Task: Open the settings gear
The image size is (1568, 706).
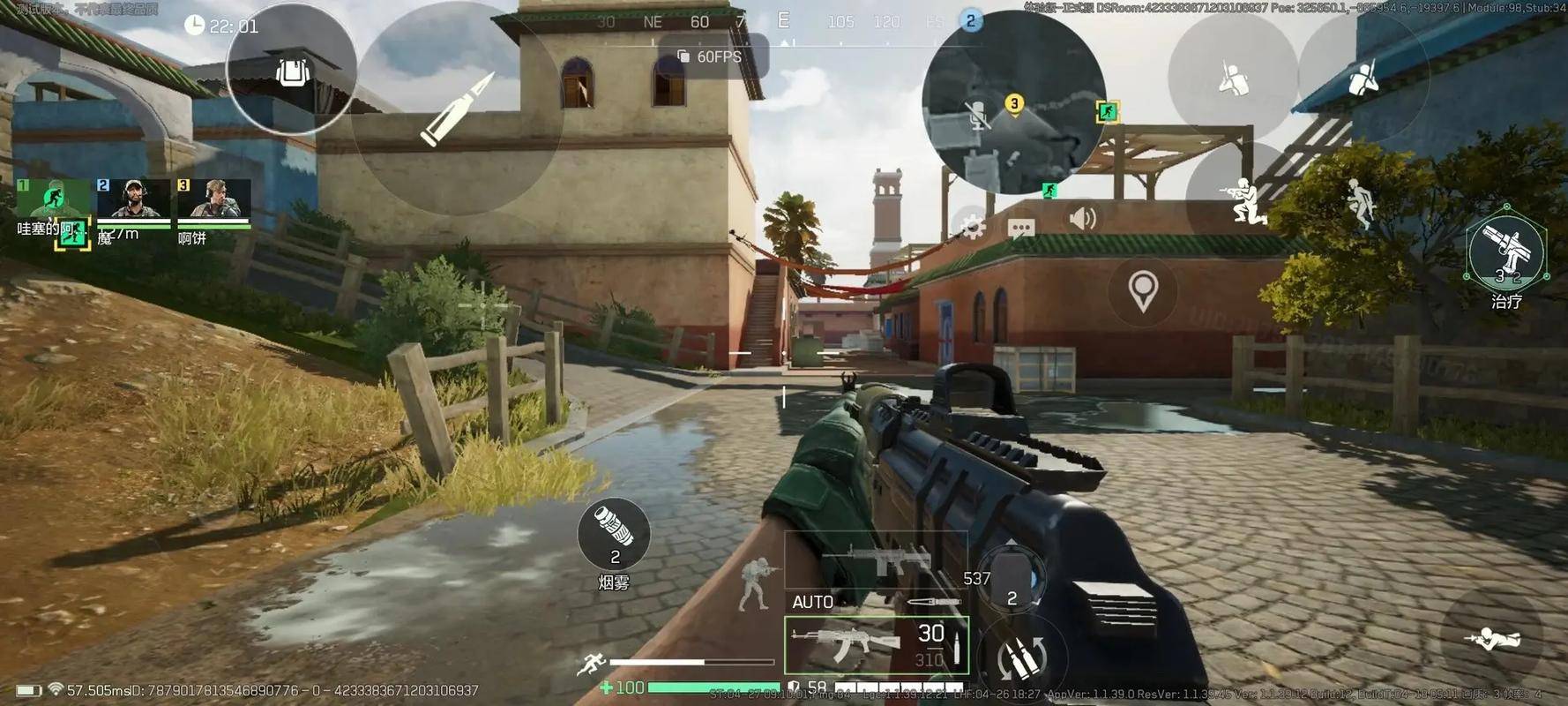Action: point(972,228)
